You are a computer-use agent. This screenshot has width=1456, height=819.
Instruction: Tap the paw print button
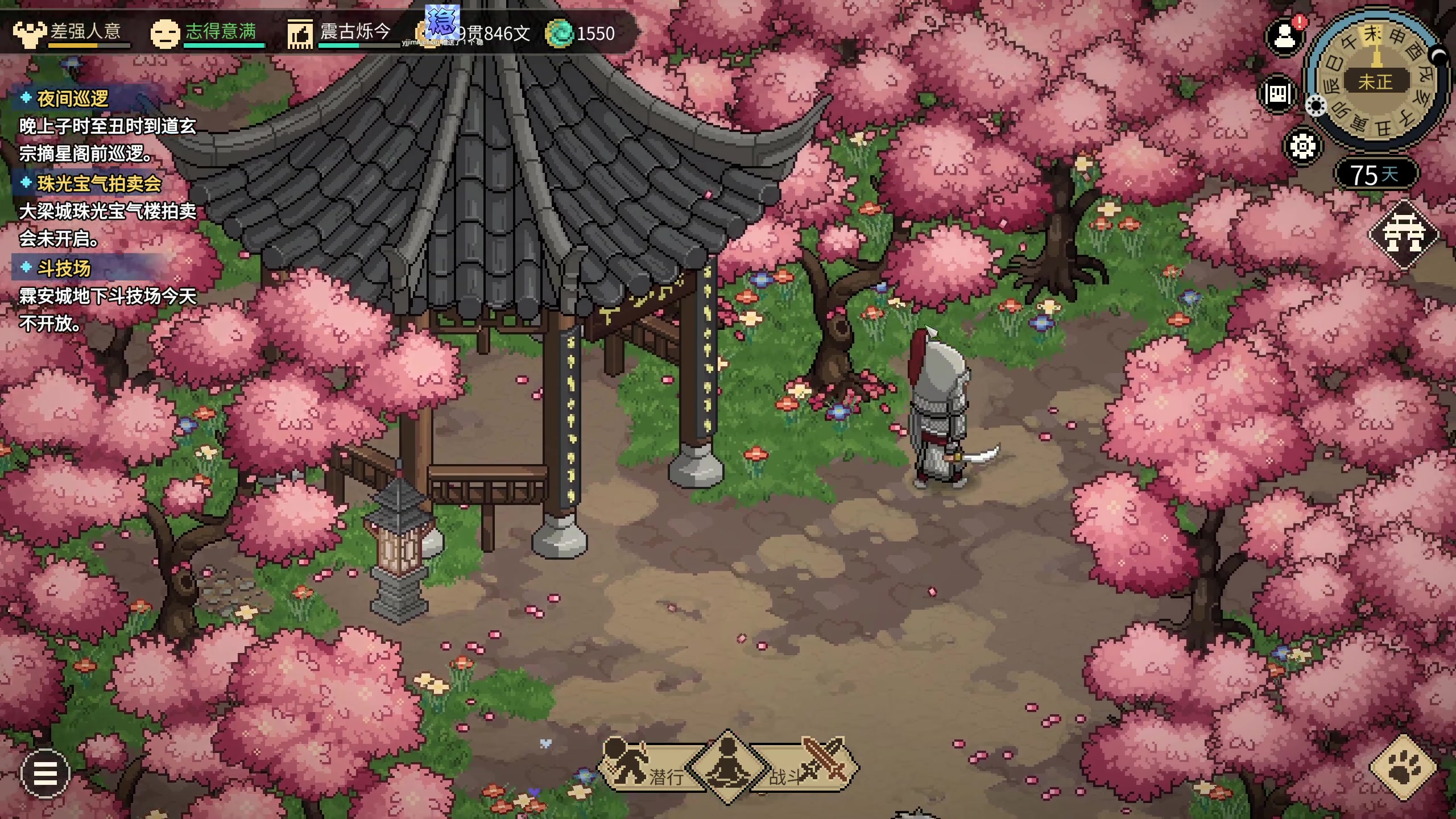point(1404,768)
